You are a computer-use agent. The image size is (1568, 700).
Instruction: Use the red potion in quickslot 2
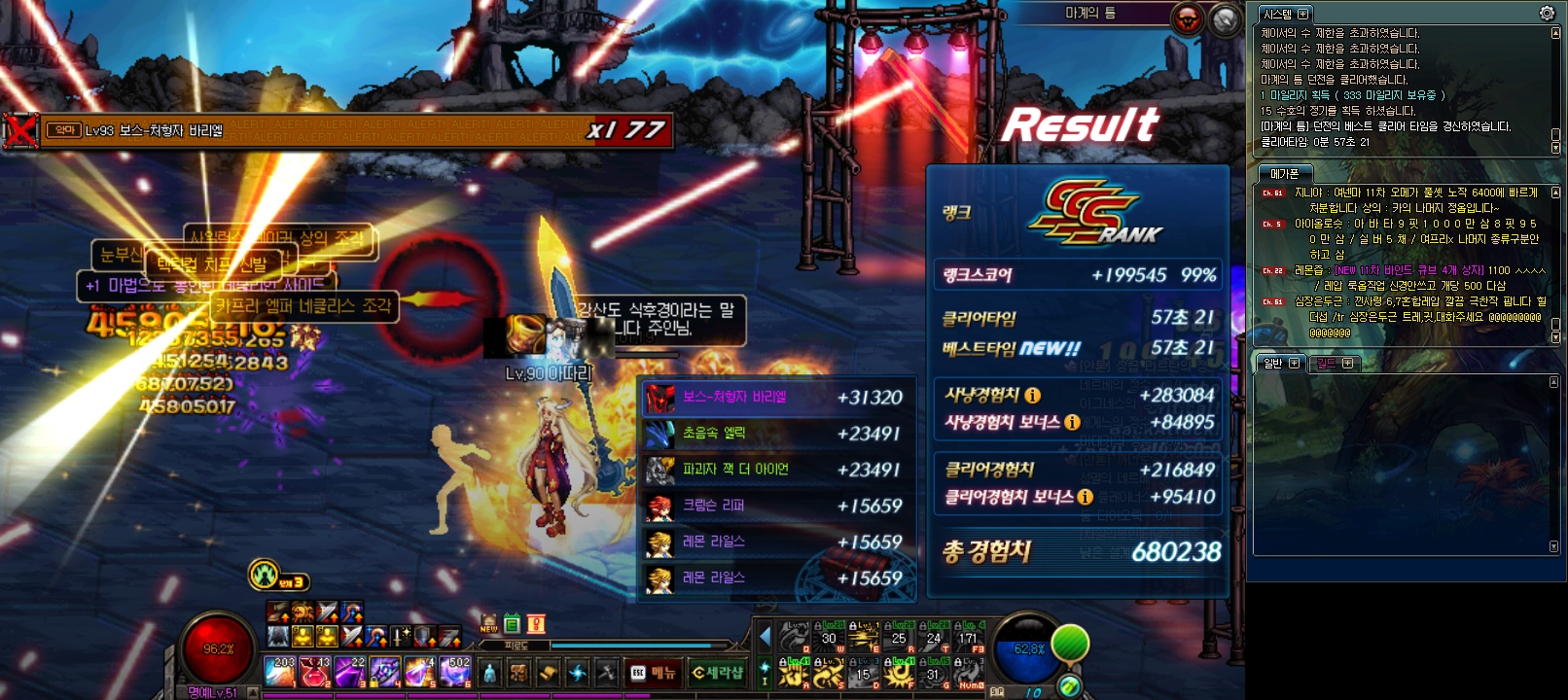tap(315, 671)
